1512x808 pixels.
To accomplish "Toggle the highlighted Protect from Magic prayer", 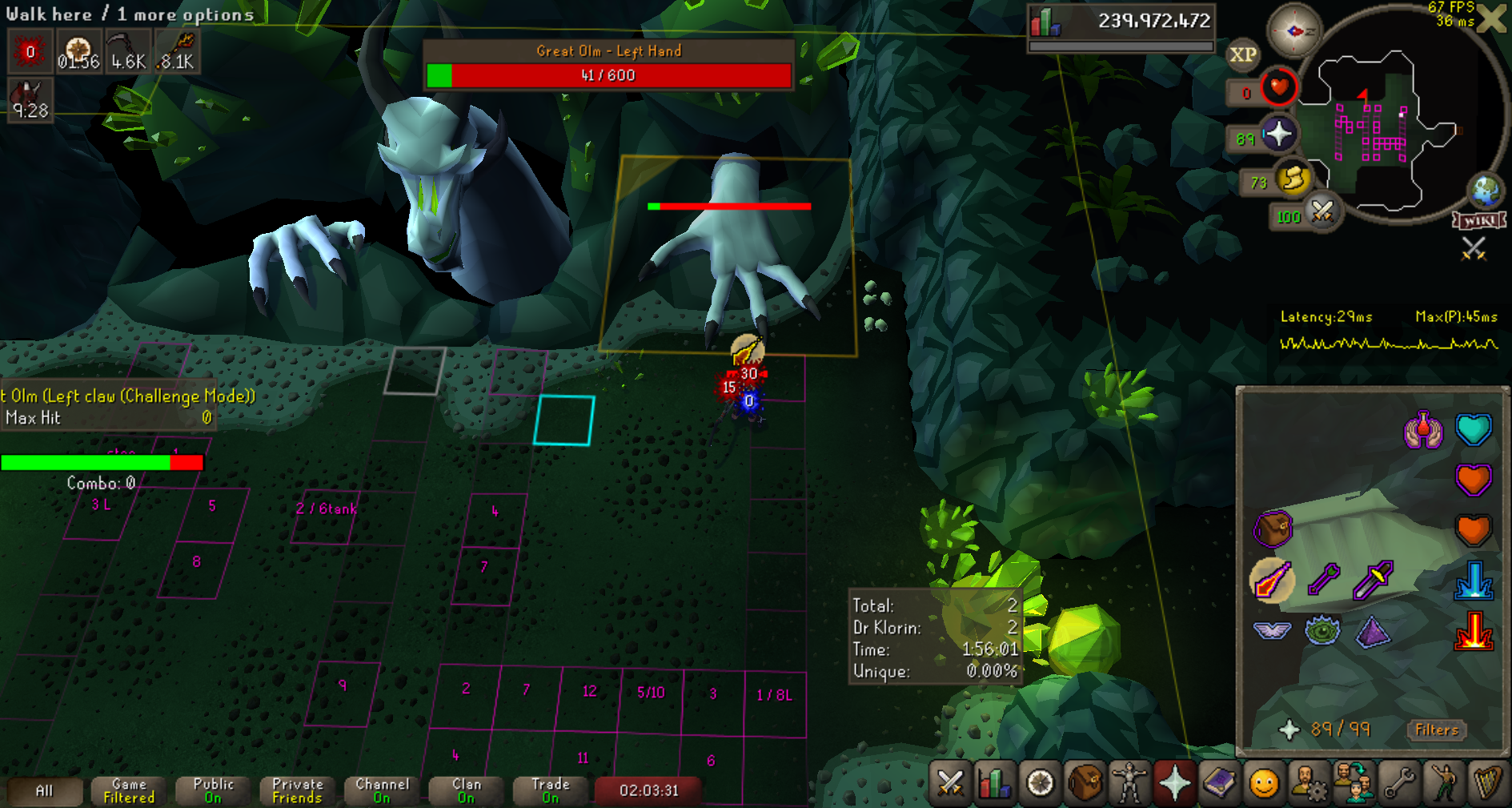I will click(1272, 581).
